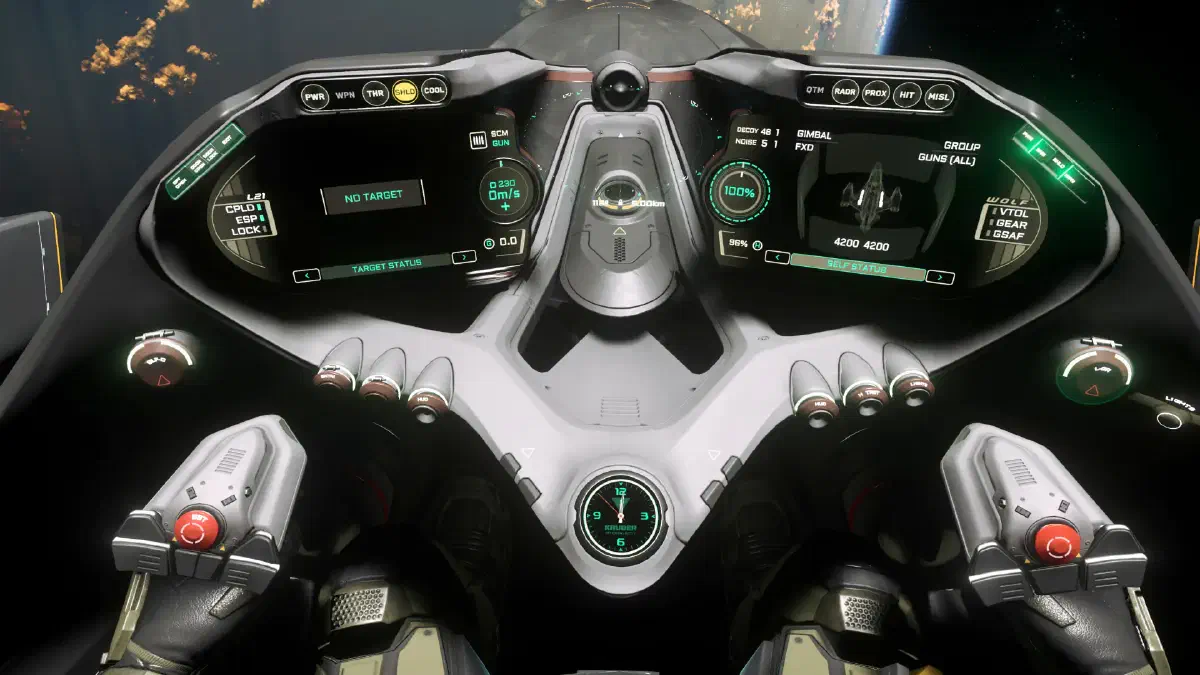Show the HIT display tab
Screen dimensions: 1200x675
point(907,94)
